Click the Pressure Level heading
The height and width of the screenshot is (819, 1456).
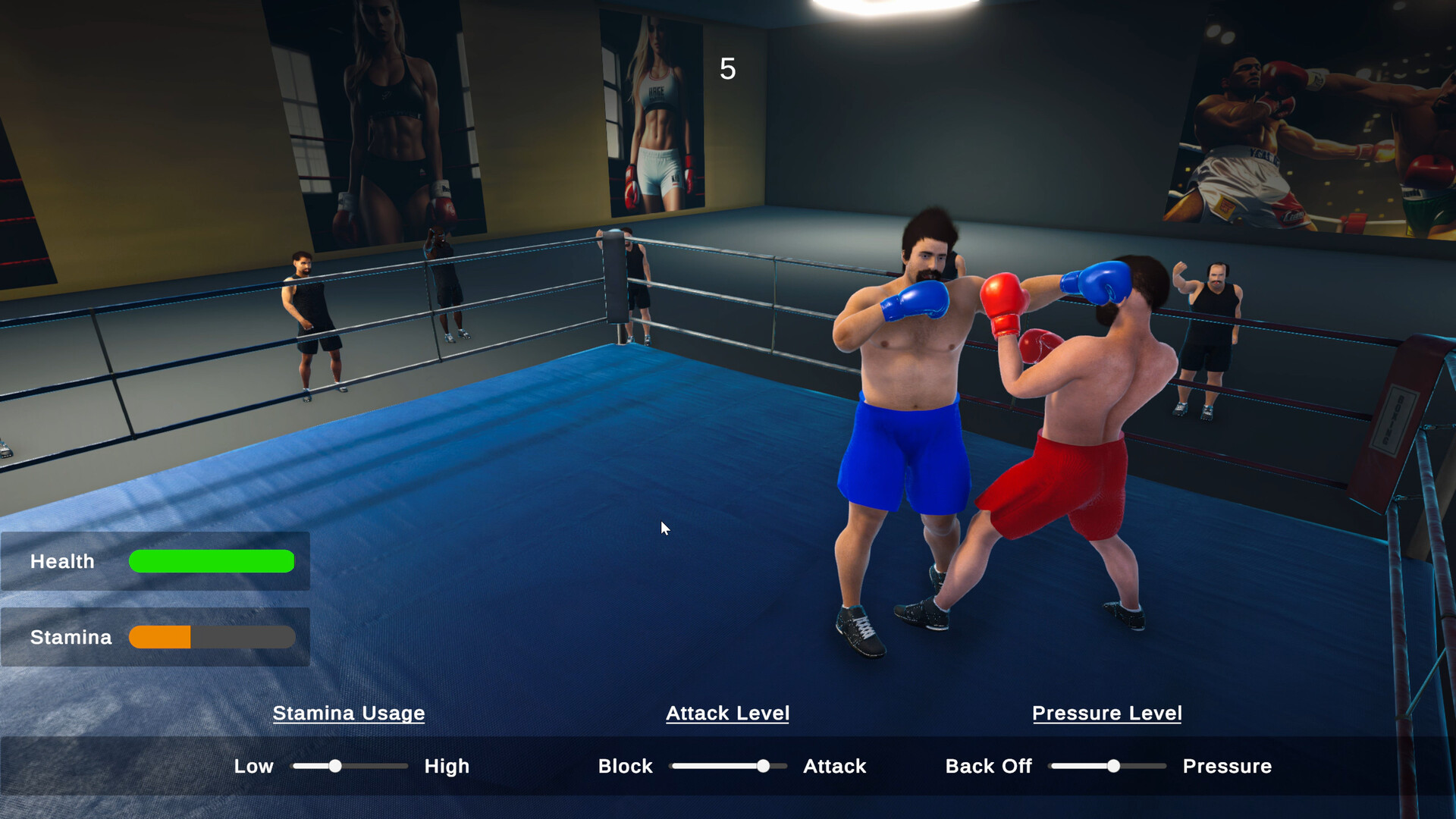point(1106,713)
